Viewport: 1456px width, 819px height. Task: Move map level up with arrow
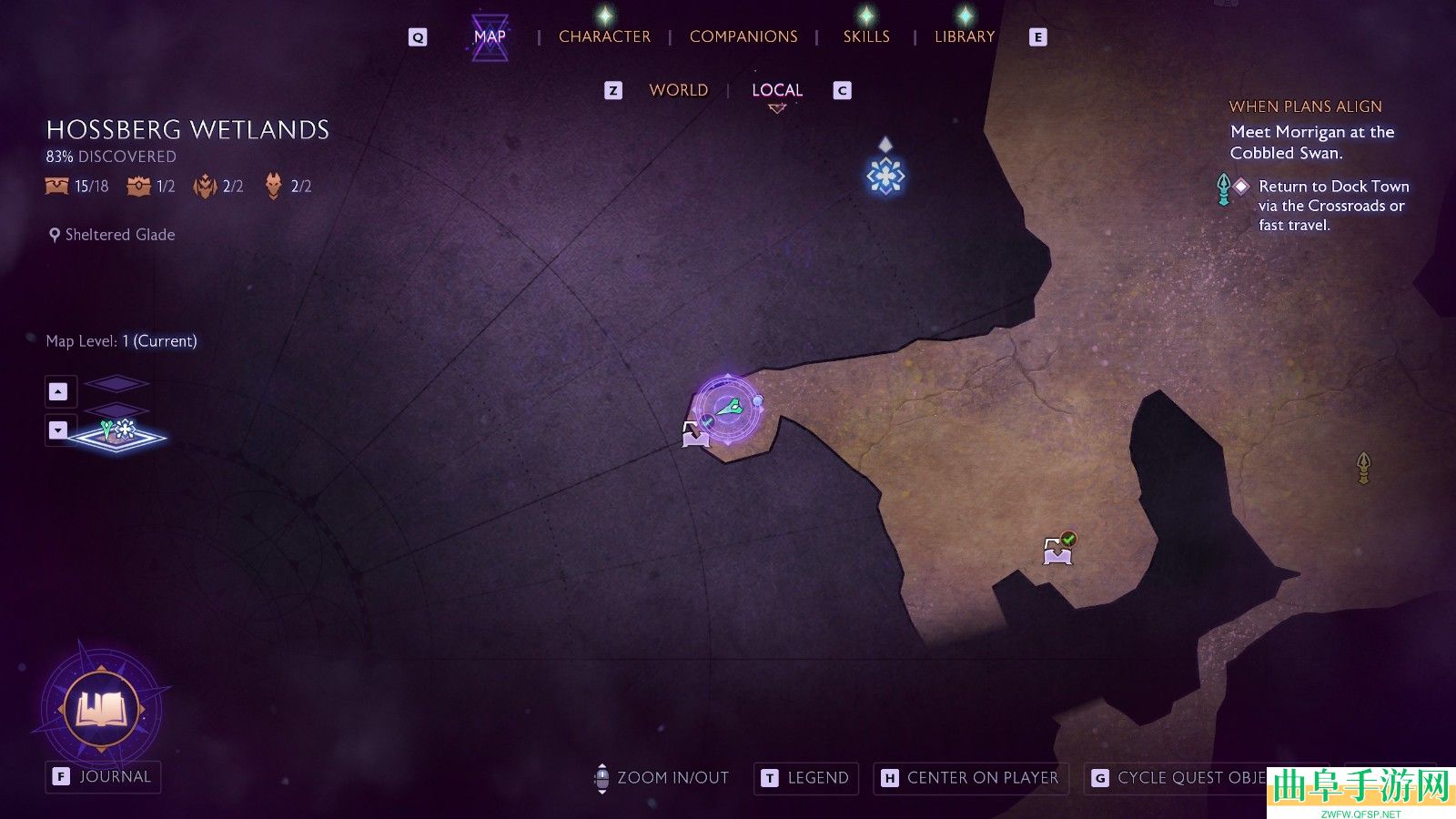(58, 391)
